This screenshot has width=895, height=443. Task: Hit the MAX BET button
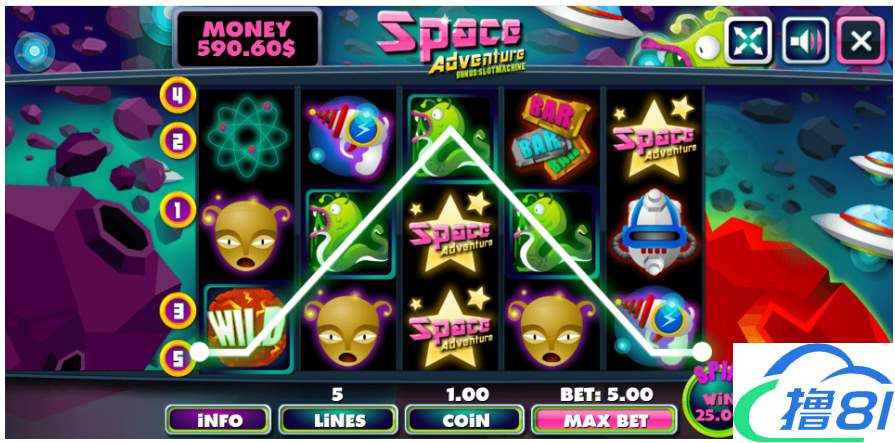click(604, 420)
